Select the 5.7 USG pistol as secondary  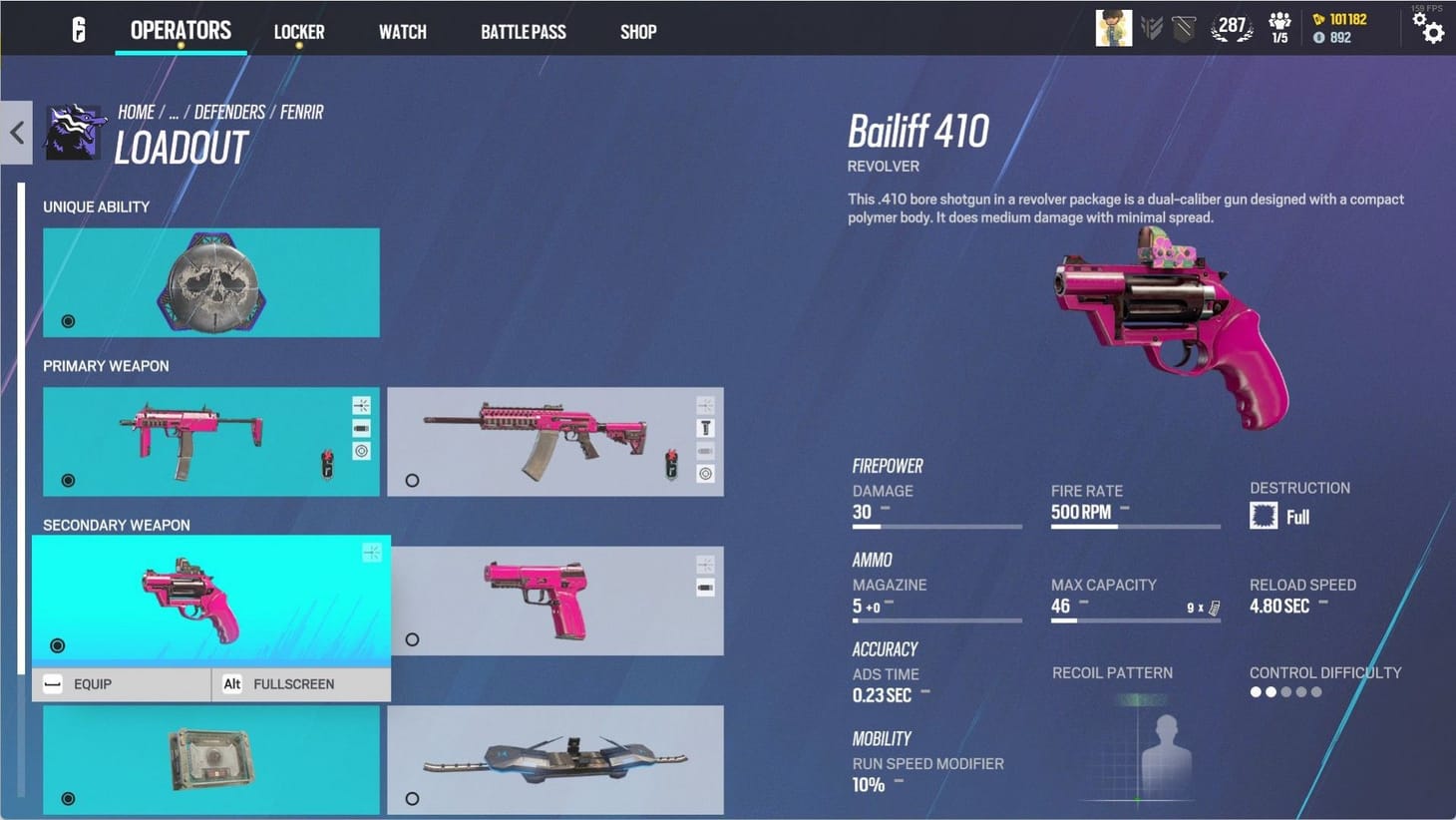pyautogui.click(x=555, y=599)
